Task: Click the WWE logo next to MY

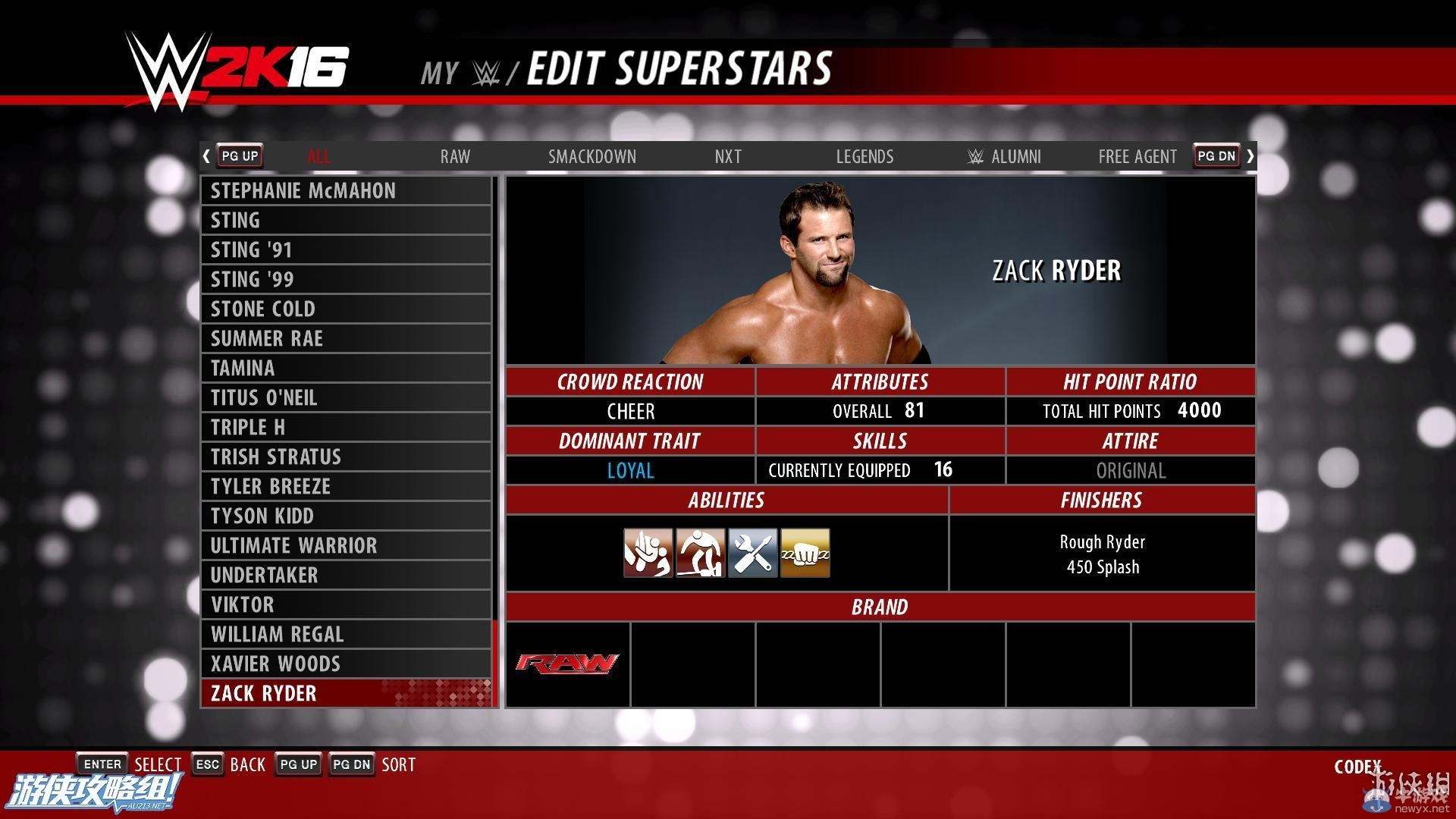Action: tap(488, 71)
